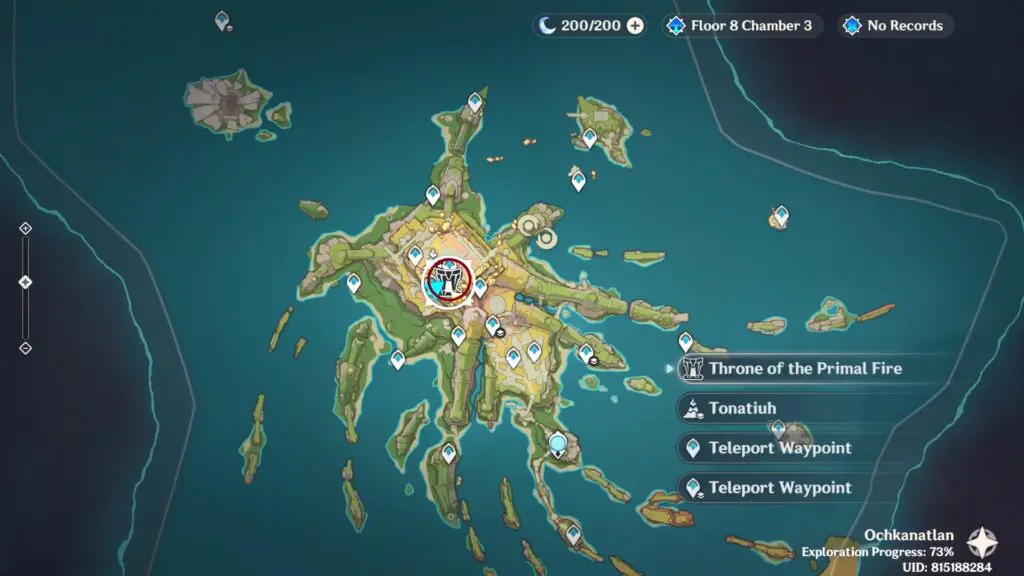Add Original Resin with the plus button
Screen dimensions: 1024x576
[x=635, y=26]
